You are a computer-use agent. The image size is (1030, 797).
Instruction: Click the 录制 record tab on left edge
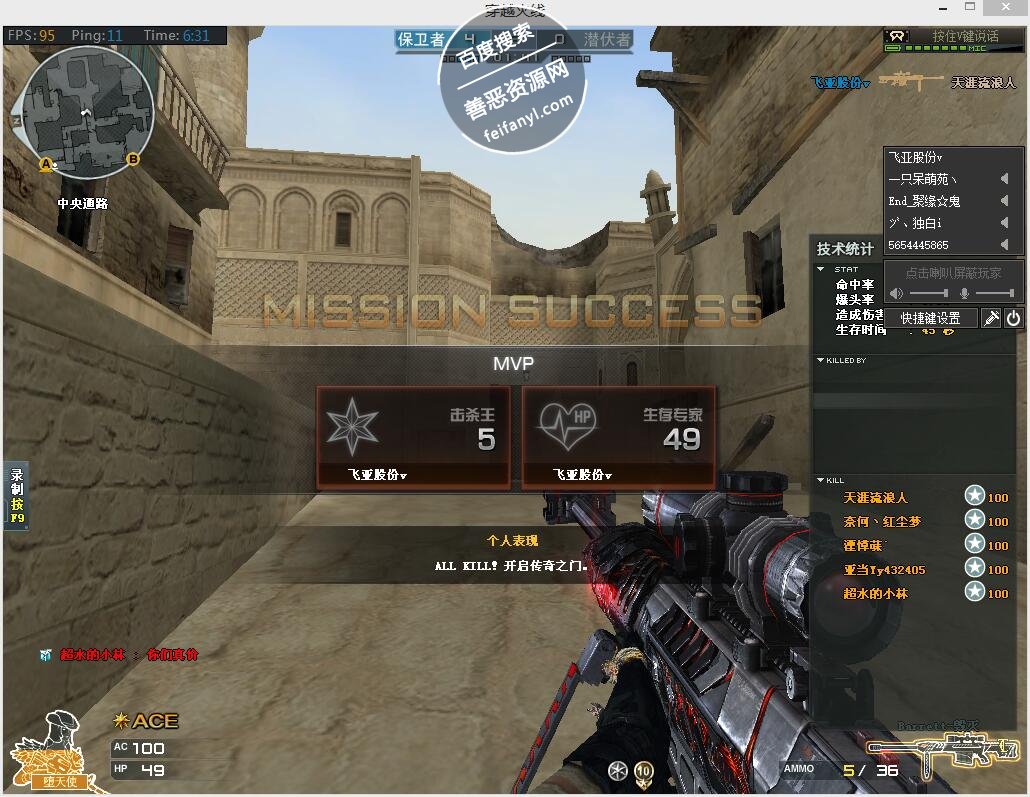[16, 496]
